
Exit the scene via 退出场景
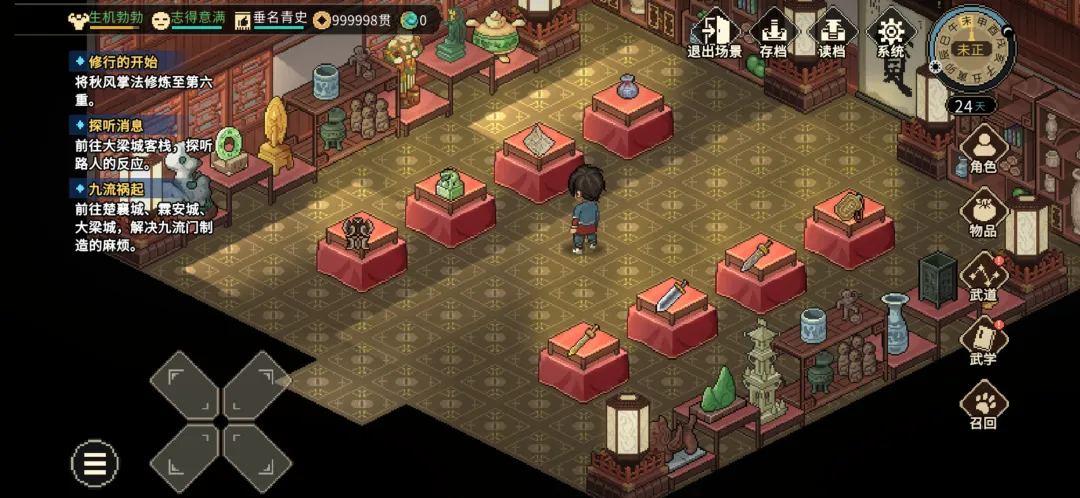click(714, 35)
